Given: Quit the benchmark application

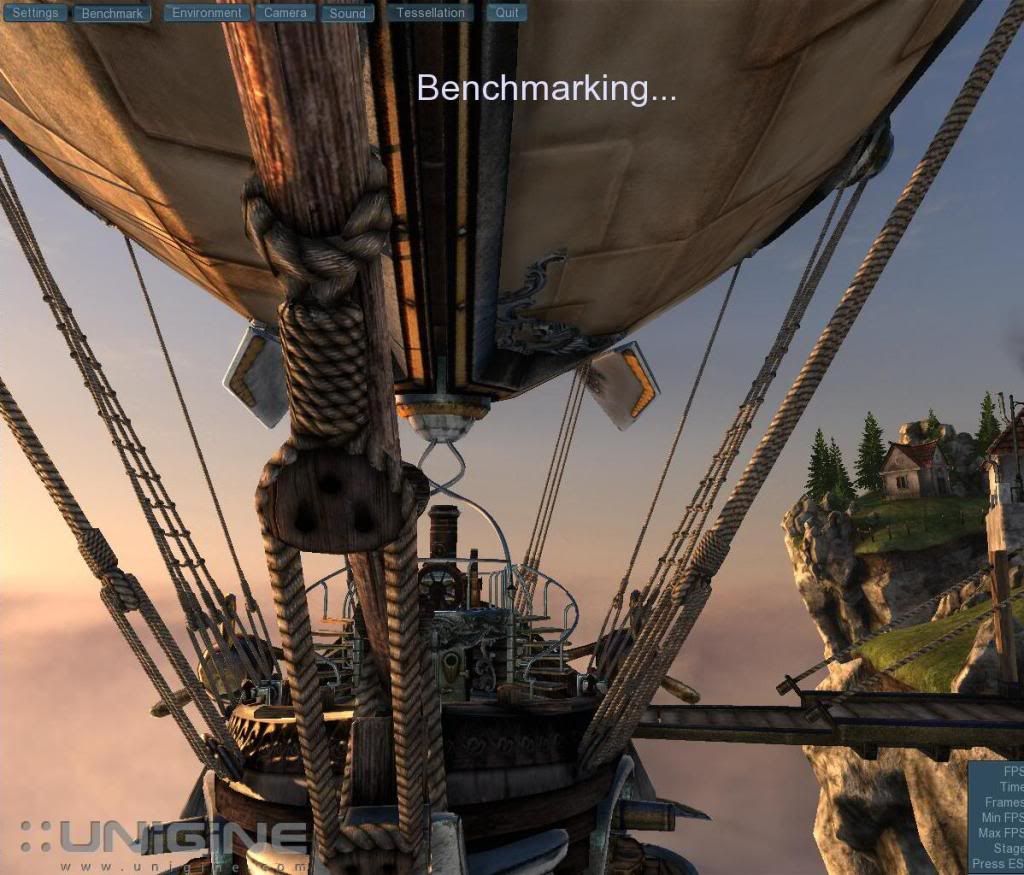Looking at the screenshot, I should tap(507, 13).
